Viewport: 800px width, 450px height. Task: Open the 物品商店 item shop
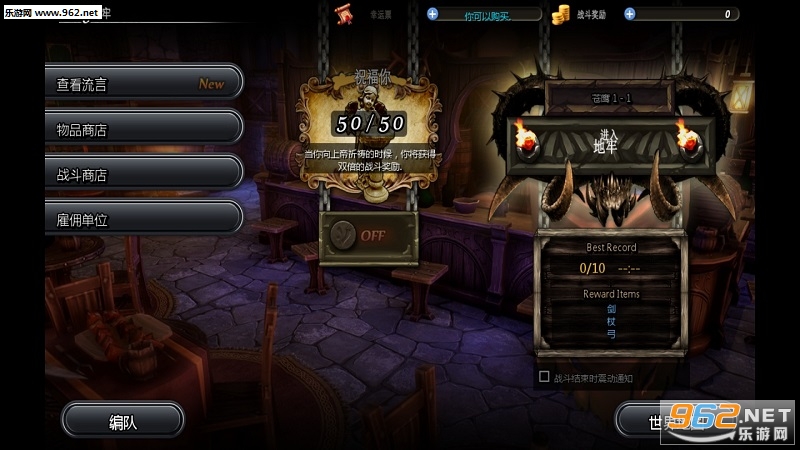[x=142, y=128]
